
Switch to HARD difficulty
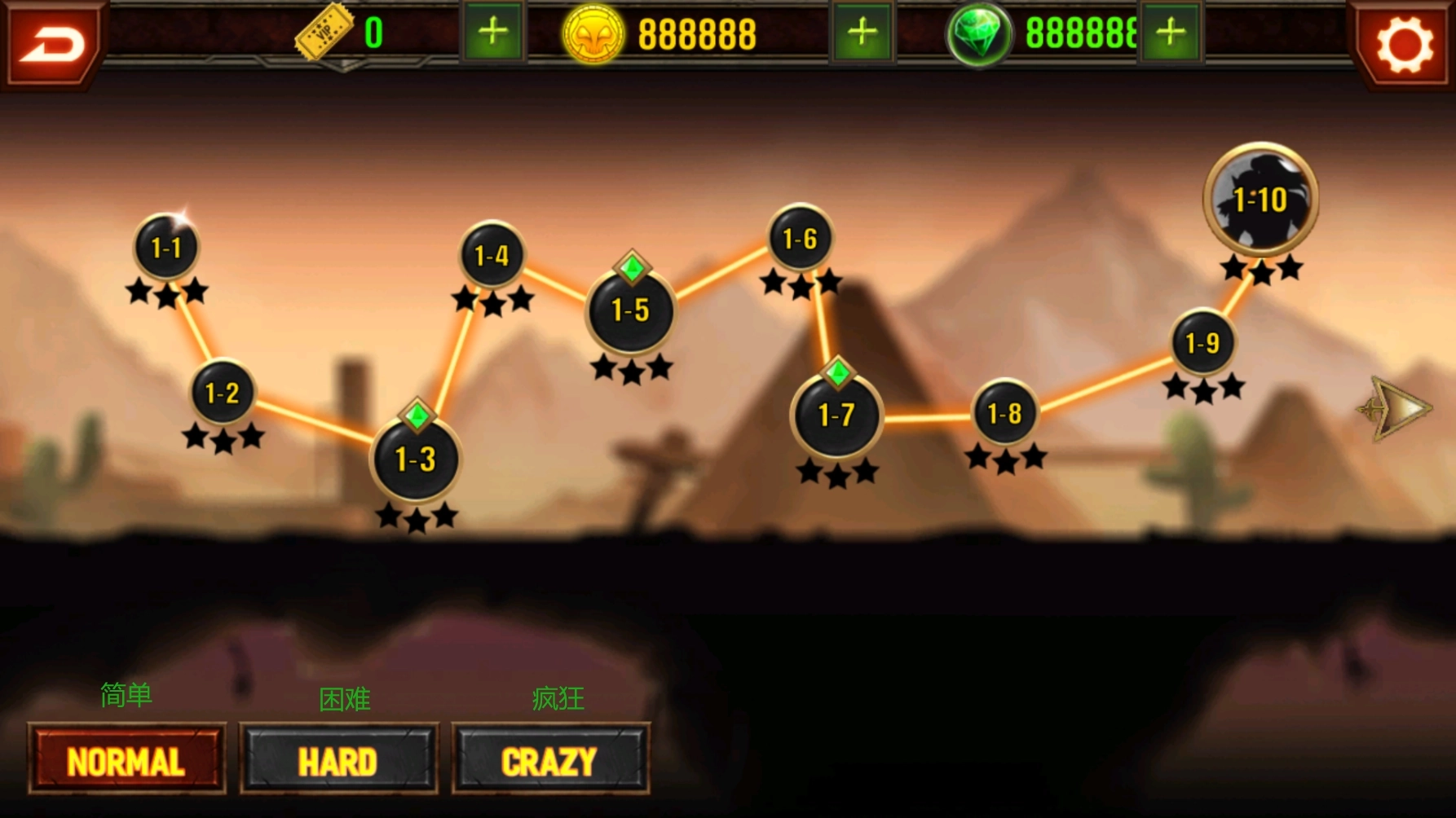coord(338,760)
